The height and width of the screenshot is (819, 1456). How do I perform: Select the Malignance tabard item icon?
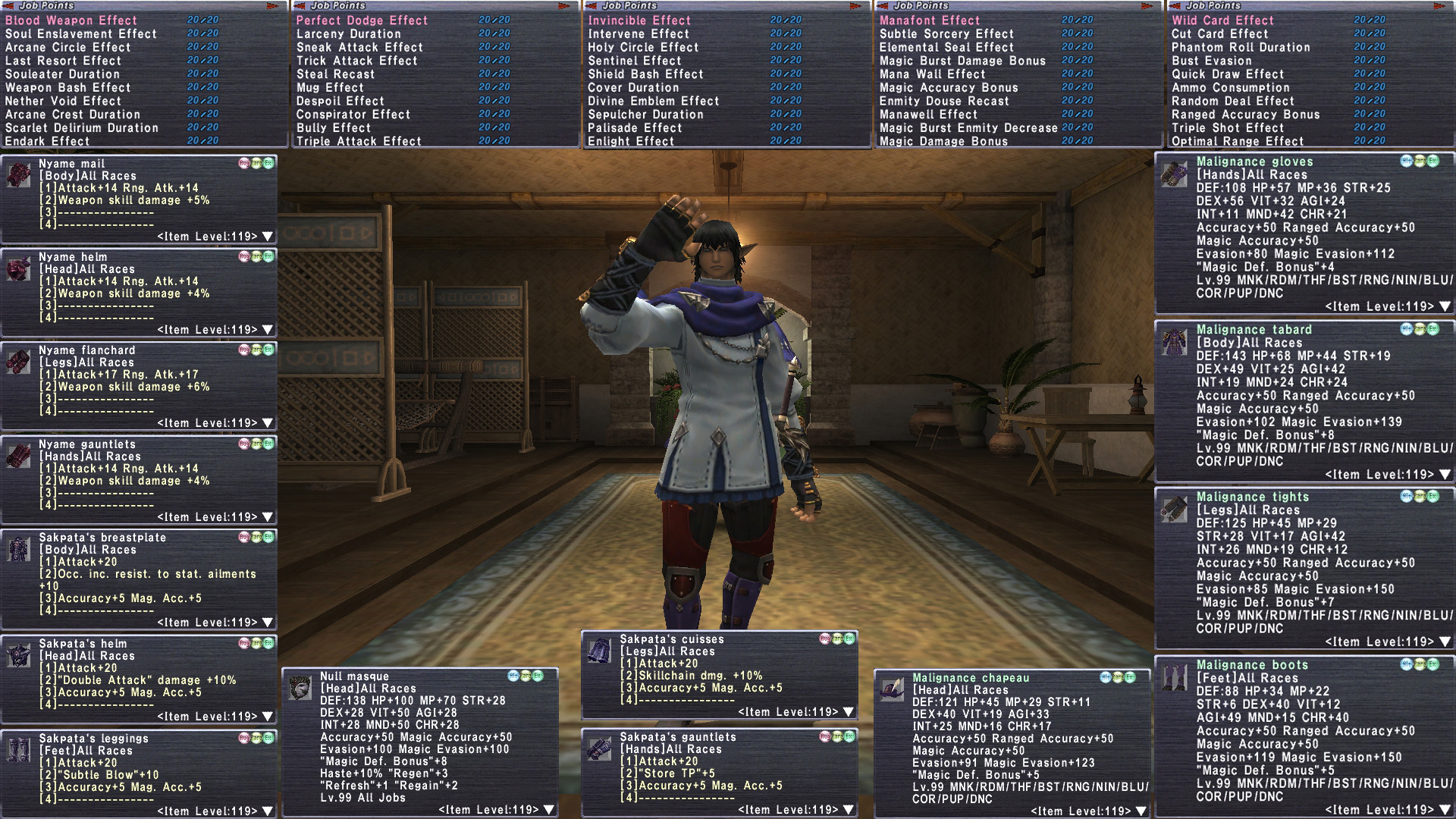pos(1174,342)
